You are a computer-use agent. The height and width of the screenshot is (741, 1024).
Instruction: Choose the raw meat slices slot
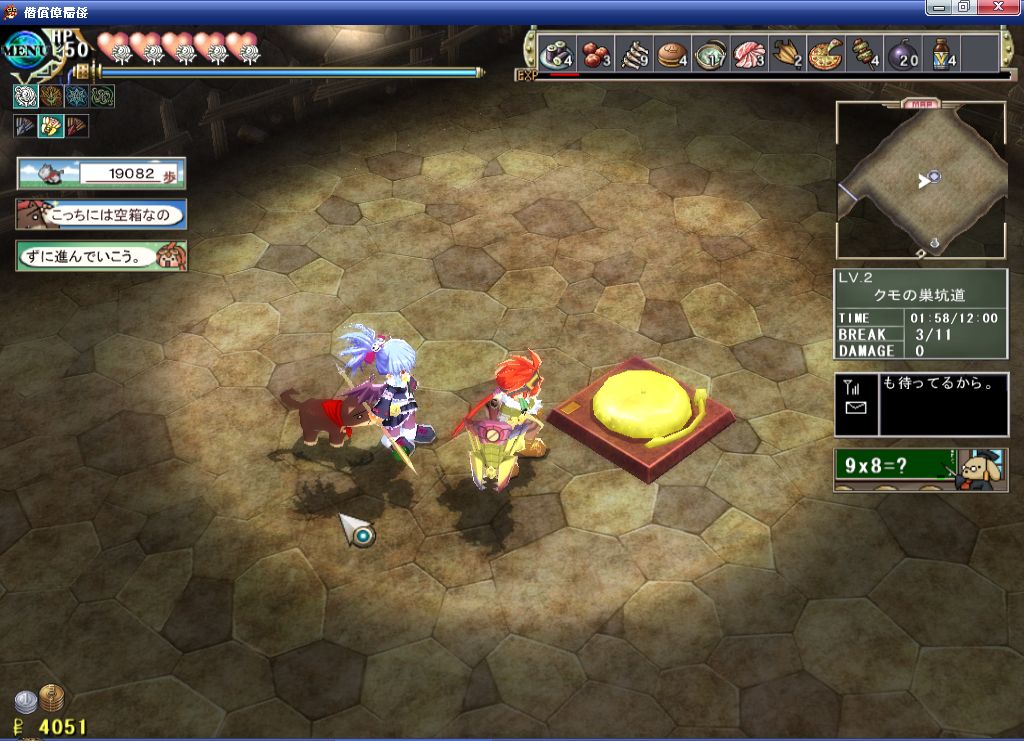[749, 54]
